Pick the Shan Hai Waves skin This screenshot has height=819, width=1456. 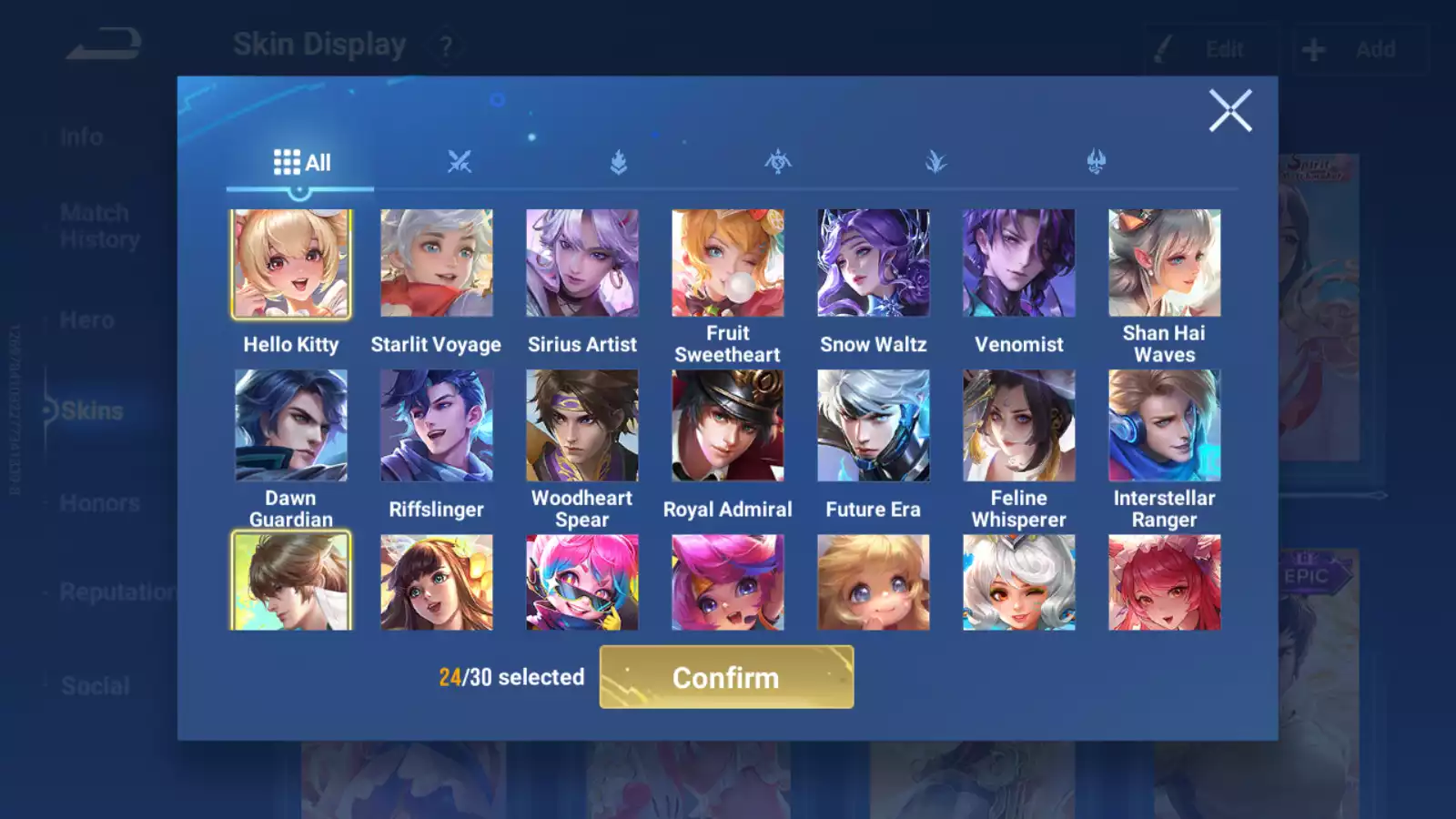click(x=1165, y=264)
